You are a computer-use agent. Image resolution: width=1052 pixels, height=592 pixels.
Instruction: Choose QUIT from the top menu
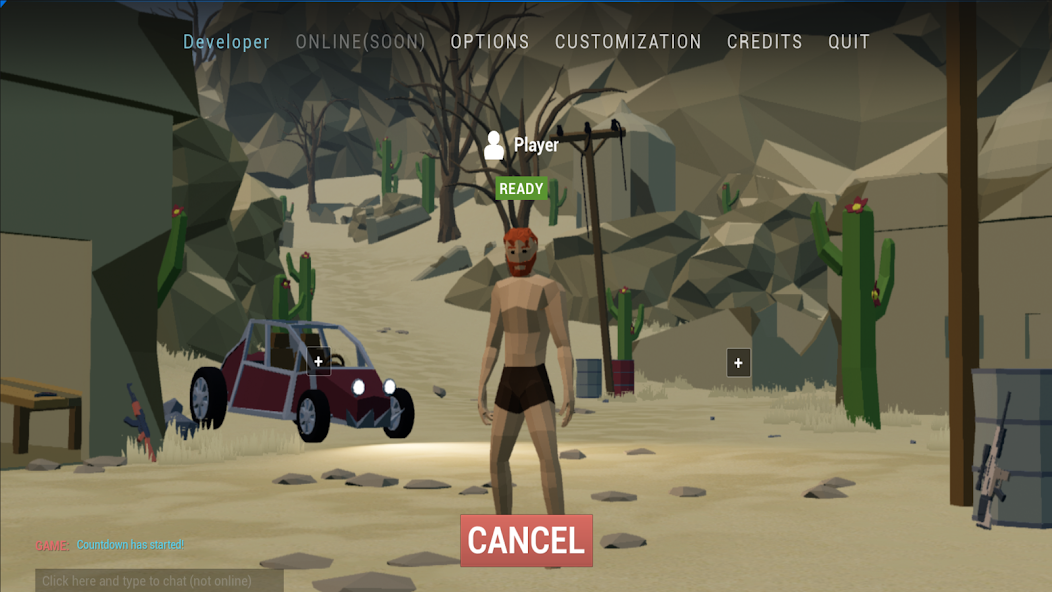(x=849, y=42)
